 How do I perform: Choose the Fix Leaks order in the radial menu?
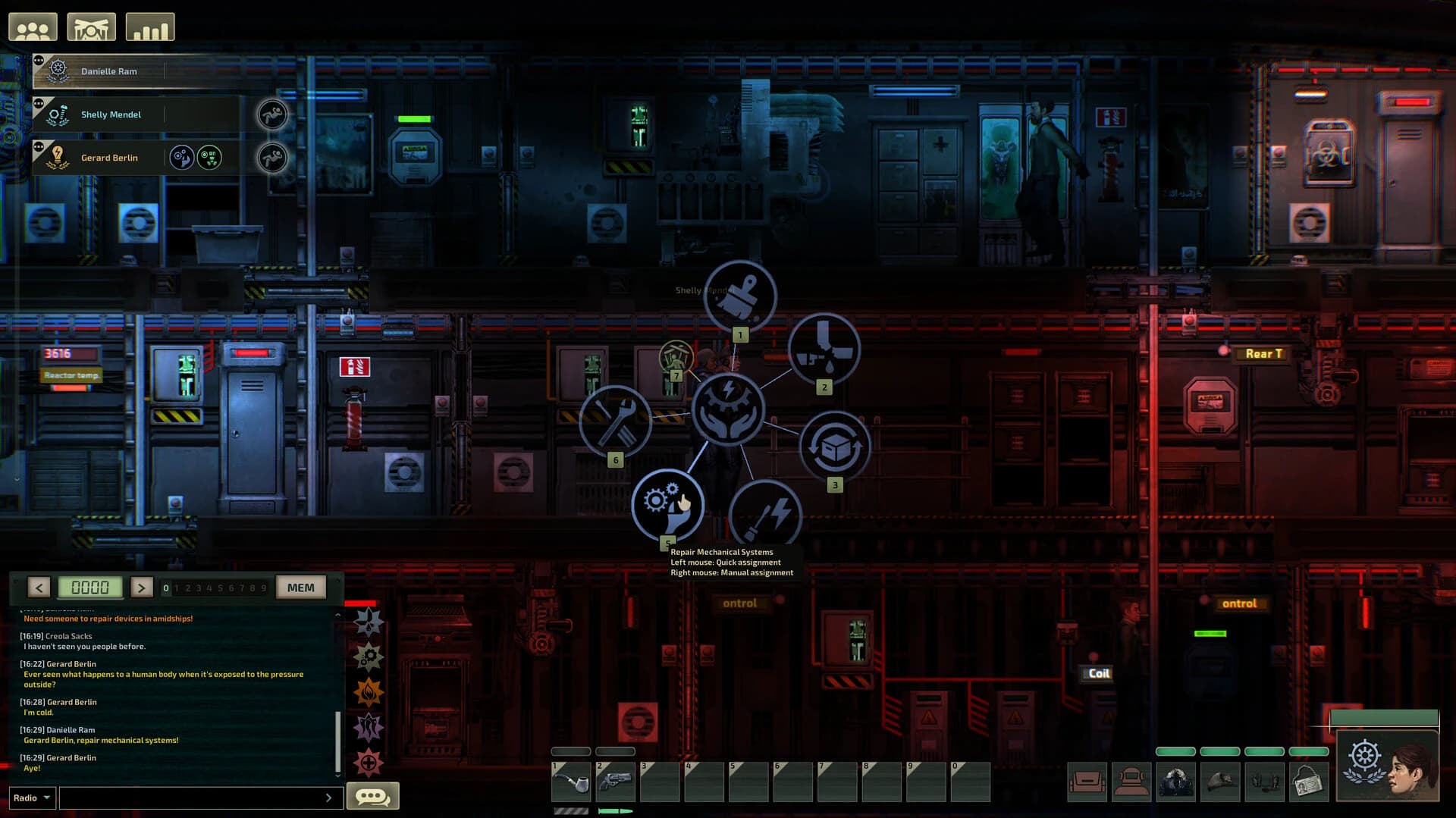click(x=824, y=349)
